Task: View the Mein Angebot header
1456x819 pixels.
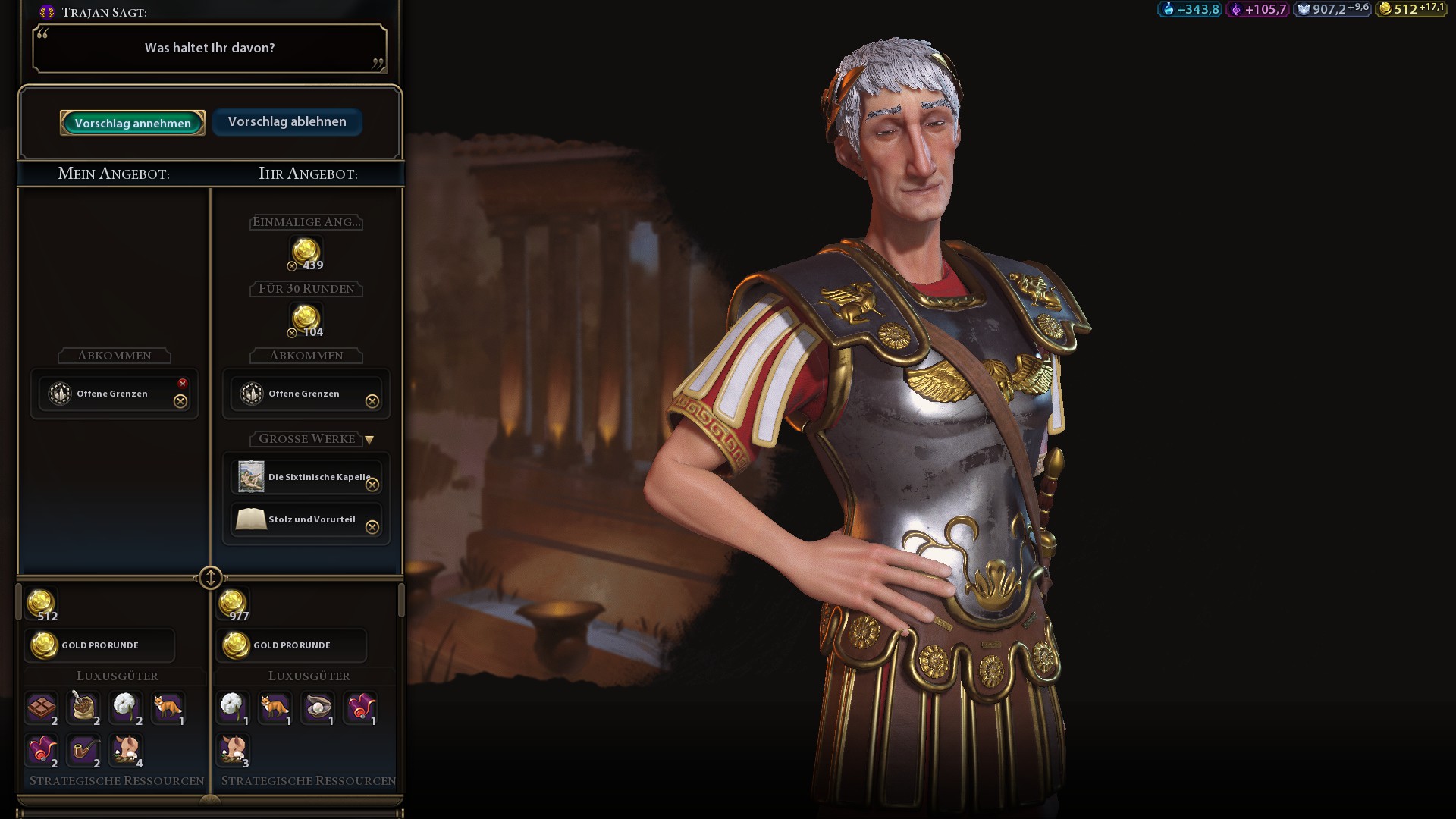Action: tap(115, 174)
